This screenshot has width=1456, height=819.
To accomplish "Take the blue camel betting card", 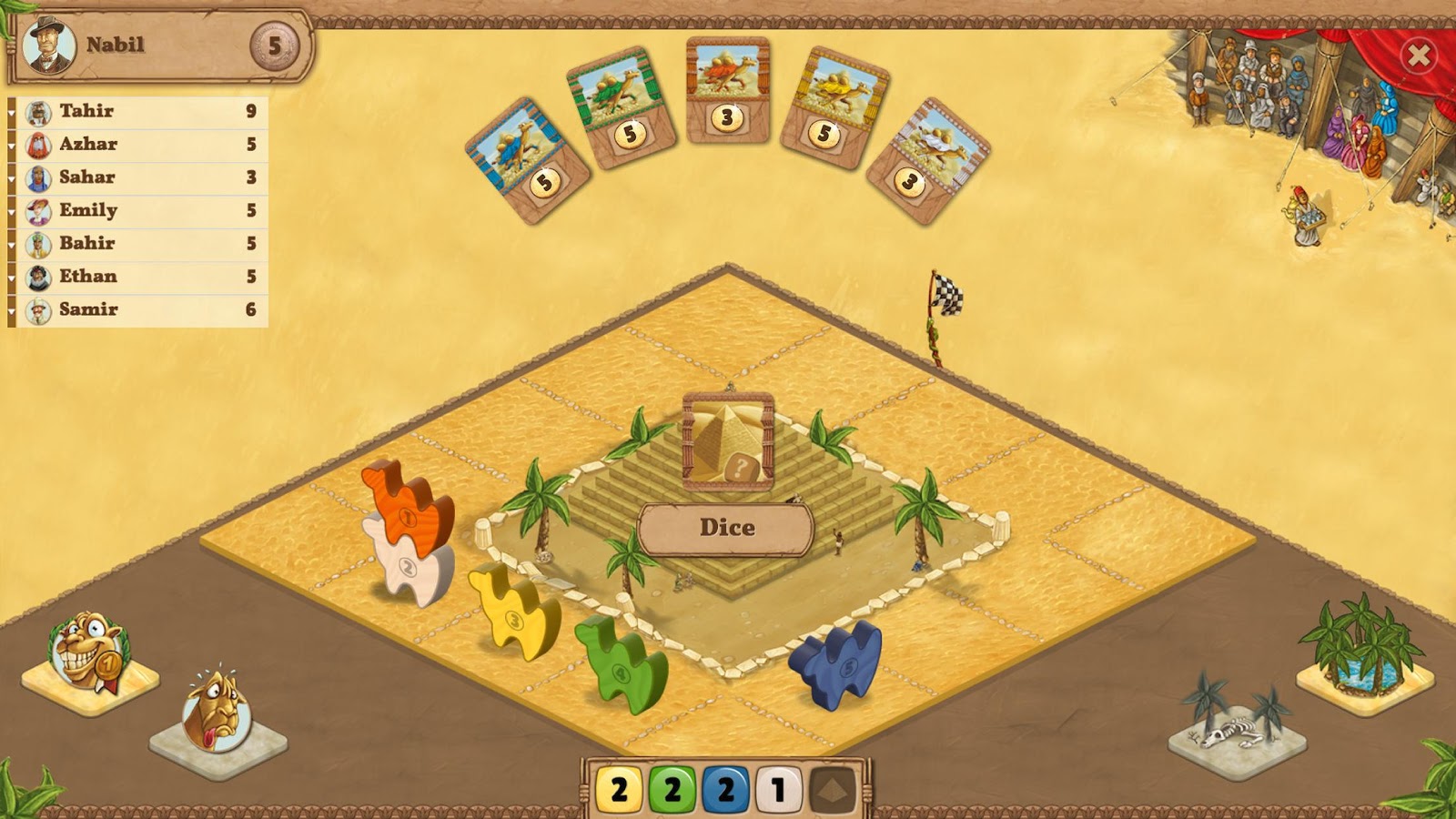I will coord(527,160).
